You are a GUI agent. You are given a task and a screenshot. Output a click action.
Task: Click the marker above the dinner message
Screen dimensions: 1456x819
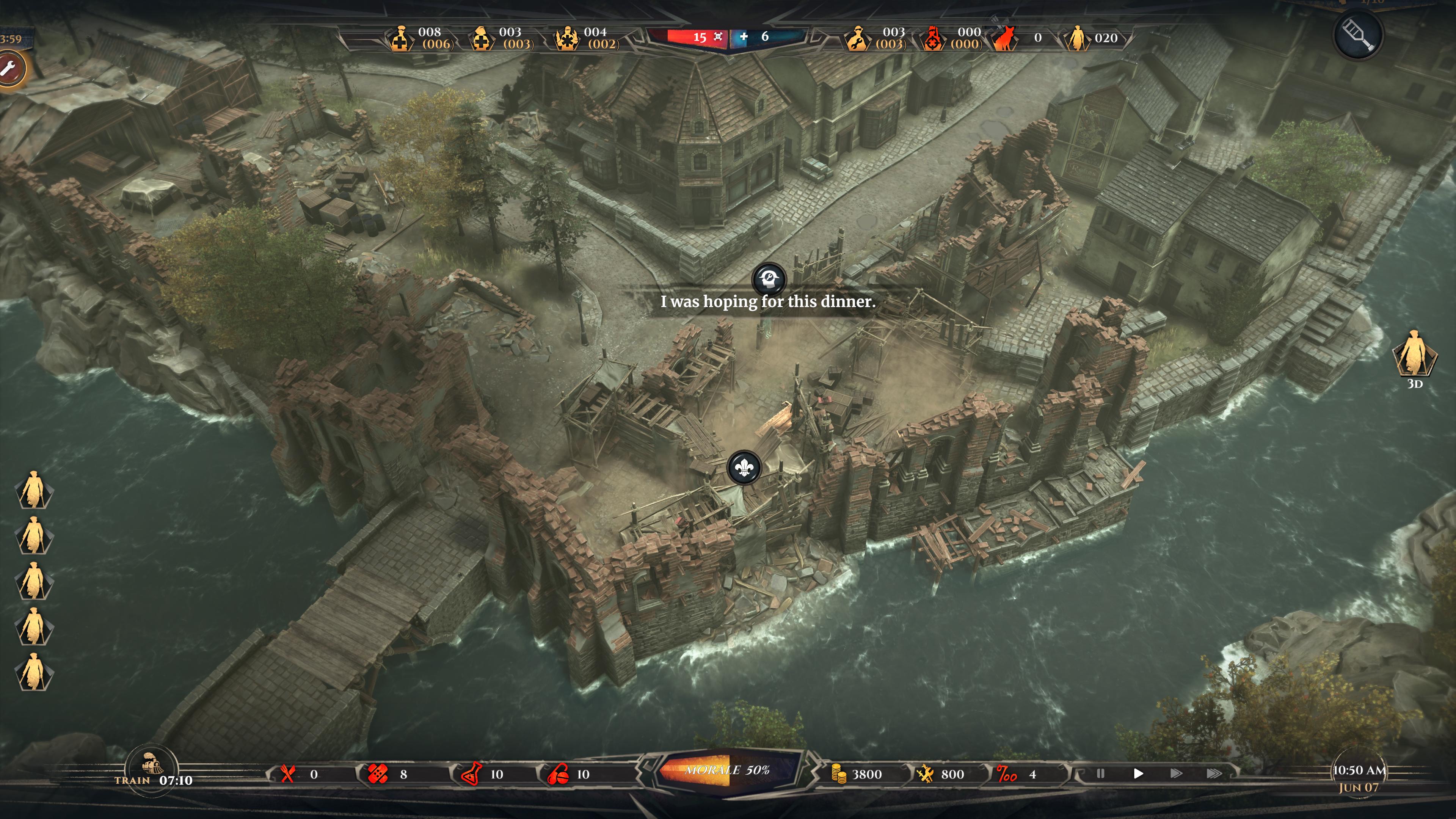769,279
